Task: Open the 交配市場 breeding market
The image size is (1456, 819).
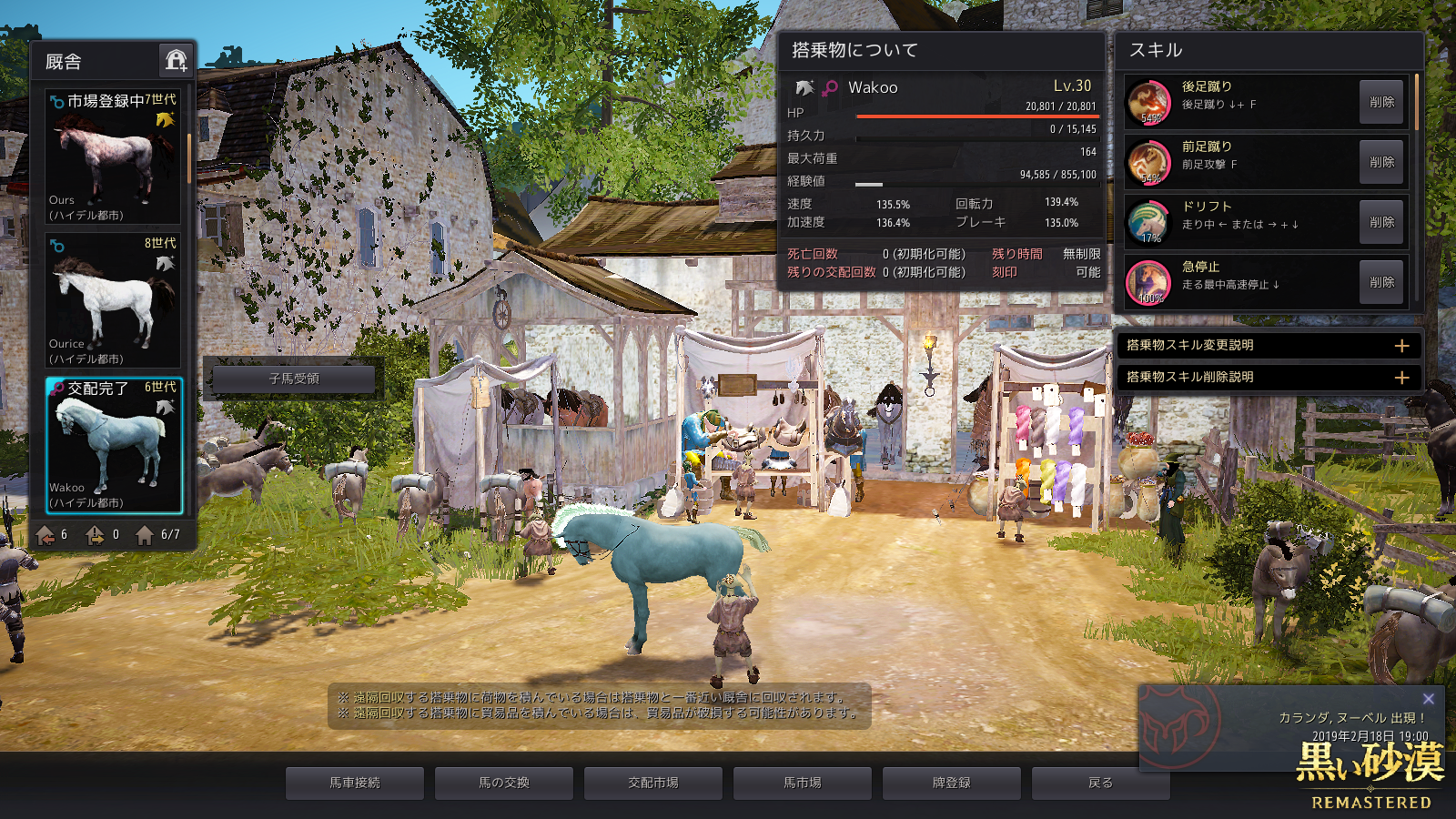Action: [653, 783]
